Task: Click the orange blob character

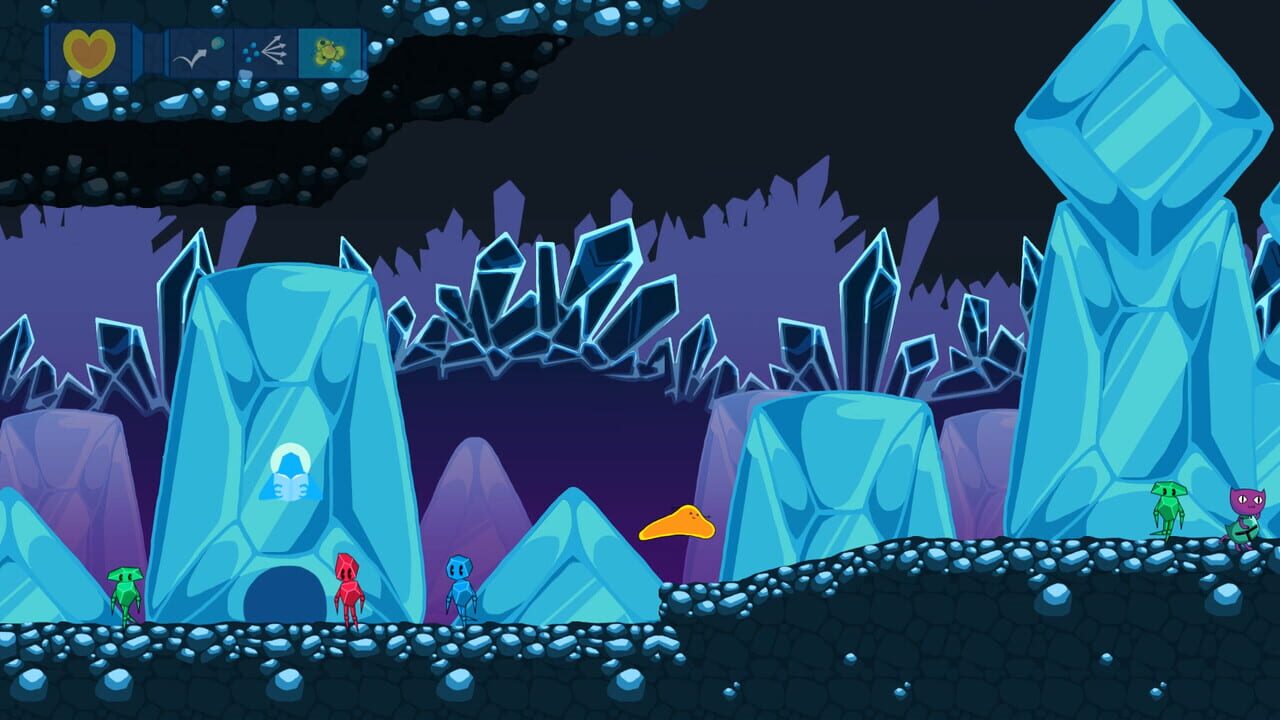Action: pyautogui.click(x=676, y=524)
